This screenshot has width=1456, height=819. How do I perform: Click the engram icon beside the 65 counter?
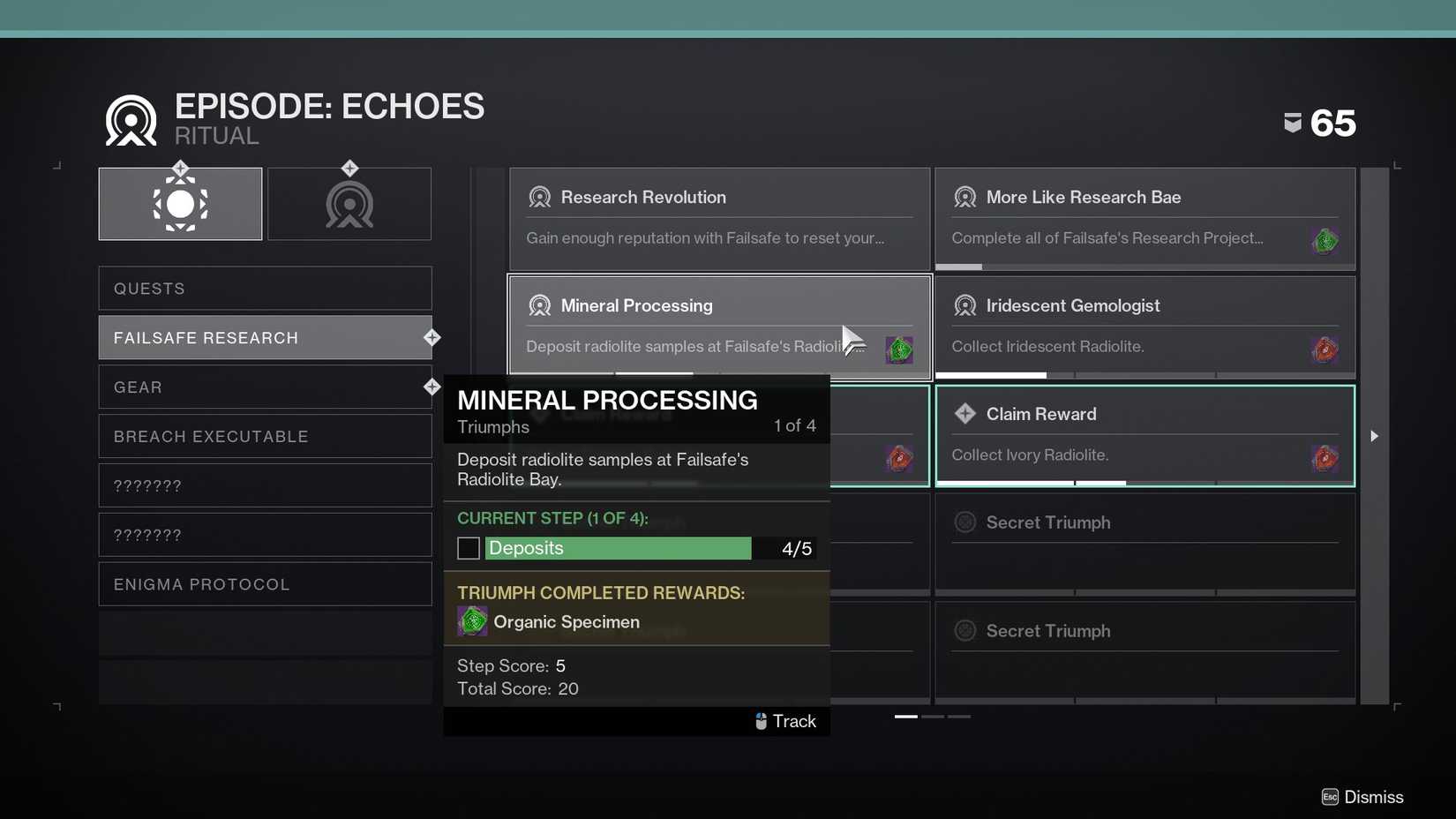coord(1293,123)
